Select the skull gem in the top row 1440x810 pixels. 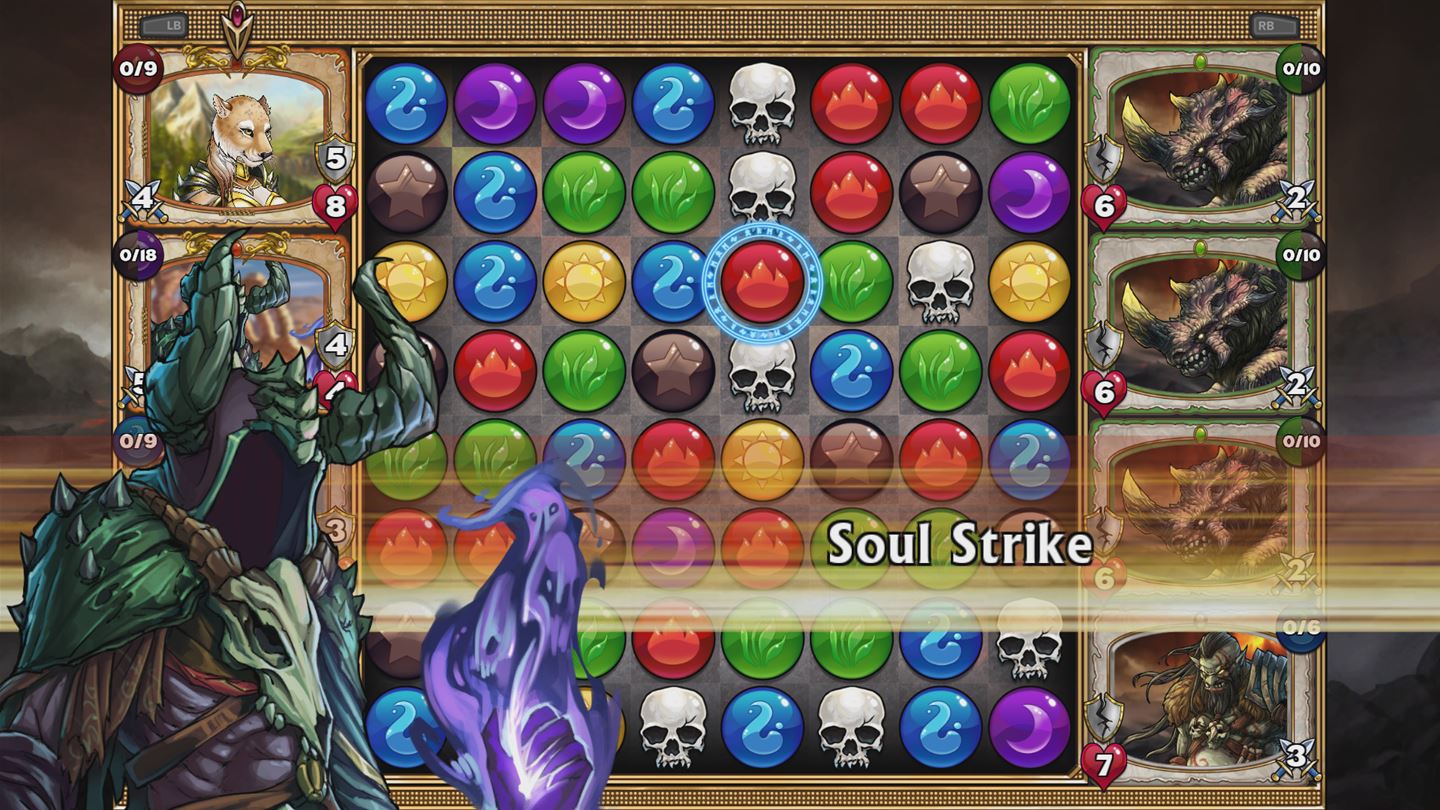(765, 103)
